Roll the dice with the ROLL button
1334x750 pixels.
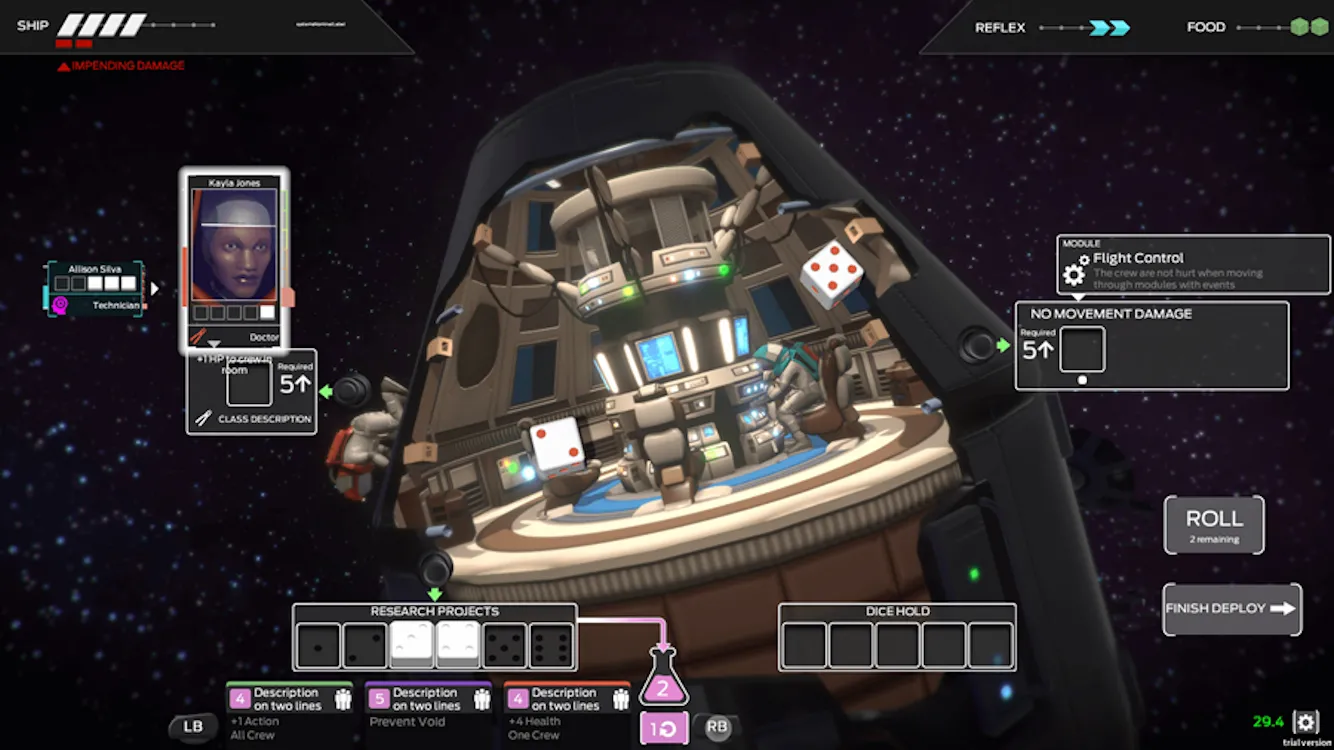tap(1214, 525)
